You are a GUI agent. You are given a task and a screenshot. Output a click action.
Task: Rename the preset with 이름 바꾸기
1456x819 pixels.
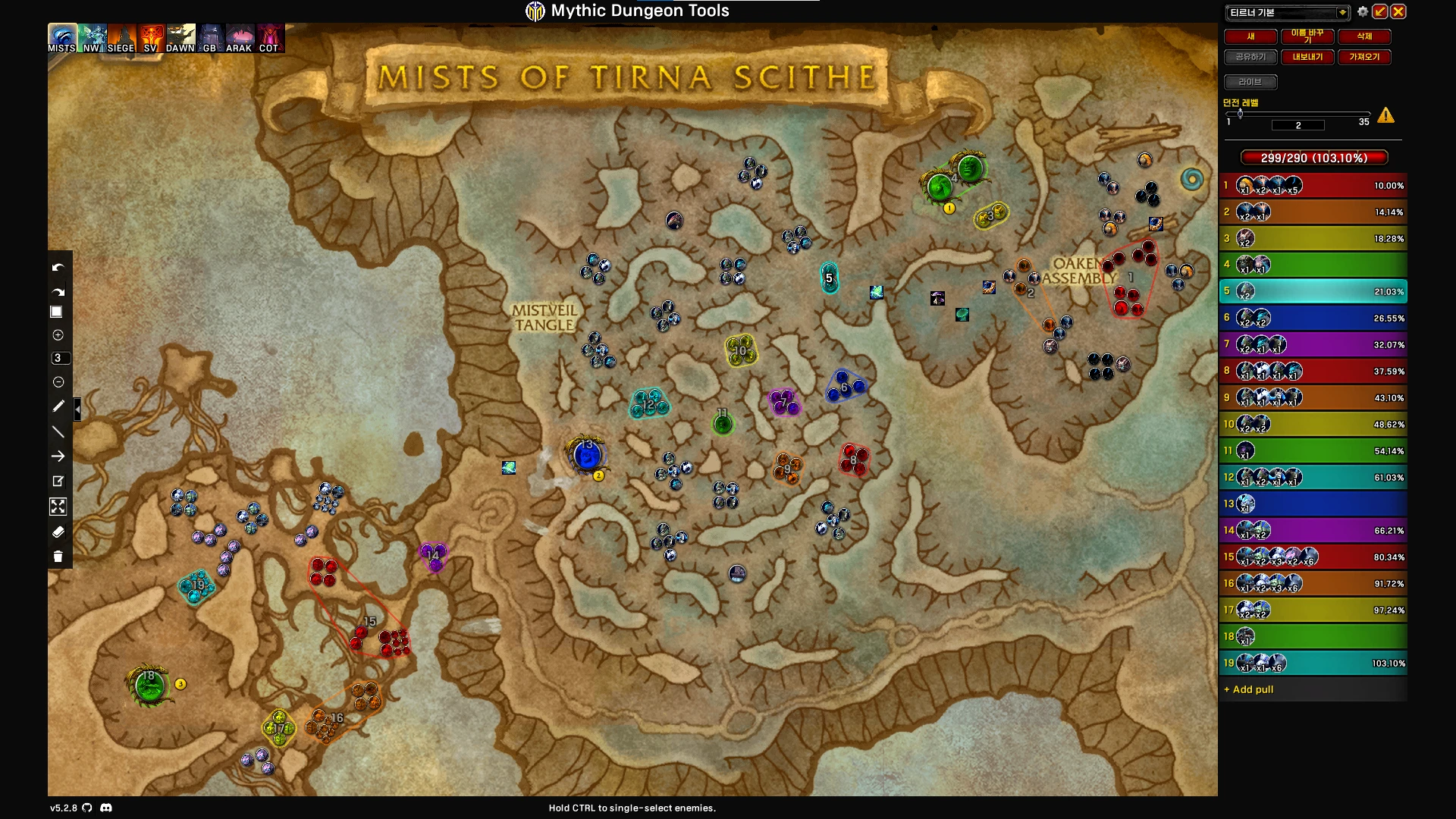[1307, 36]
